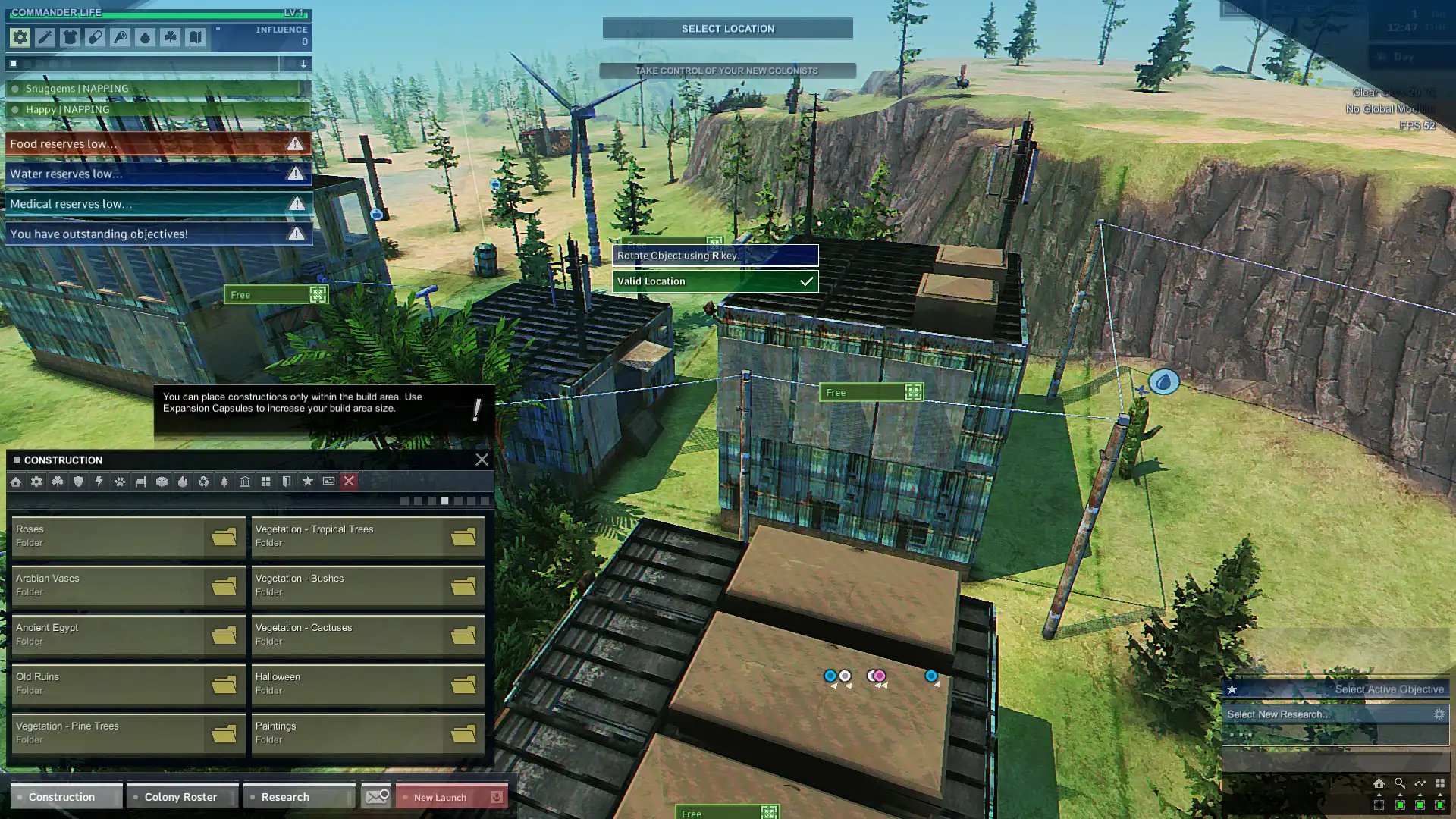This screenshot has width=1456, height=819.
Task: Select the rocket/weapon resource icon in top toolbar
Action: click(x=45, y=36)
